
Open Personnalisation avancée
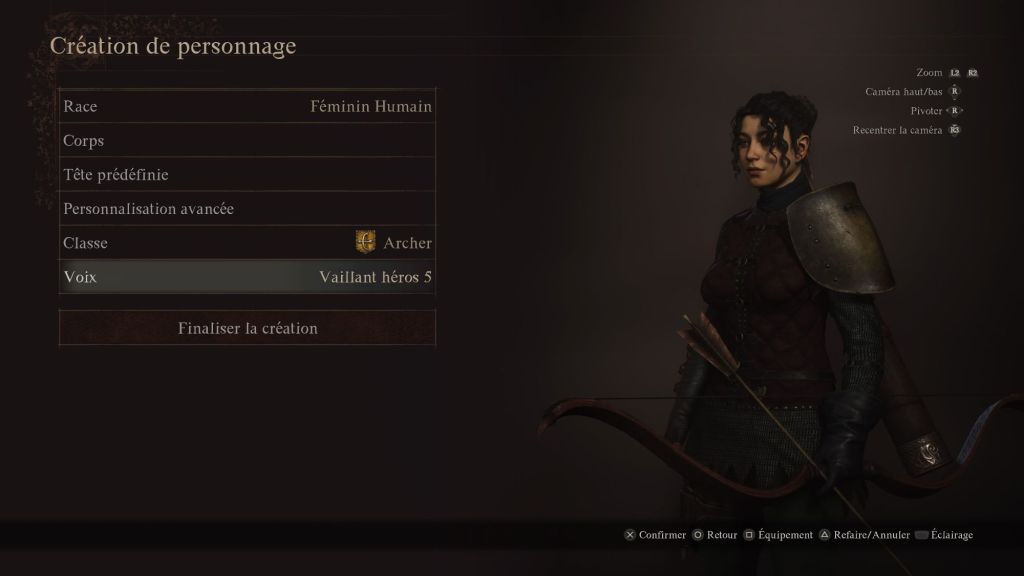(x=247, y=209)
